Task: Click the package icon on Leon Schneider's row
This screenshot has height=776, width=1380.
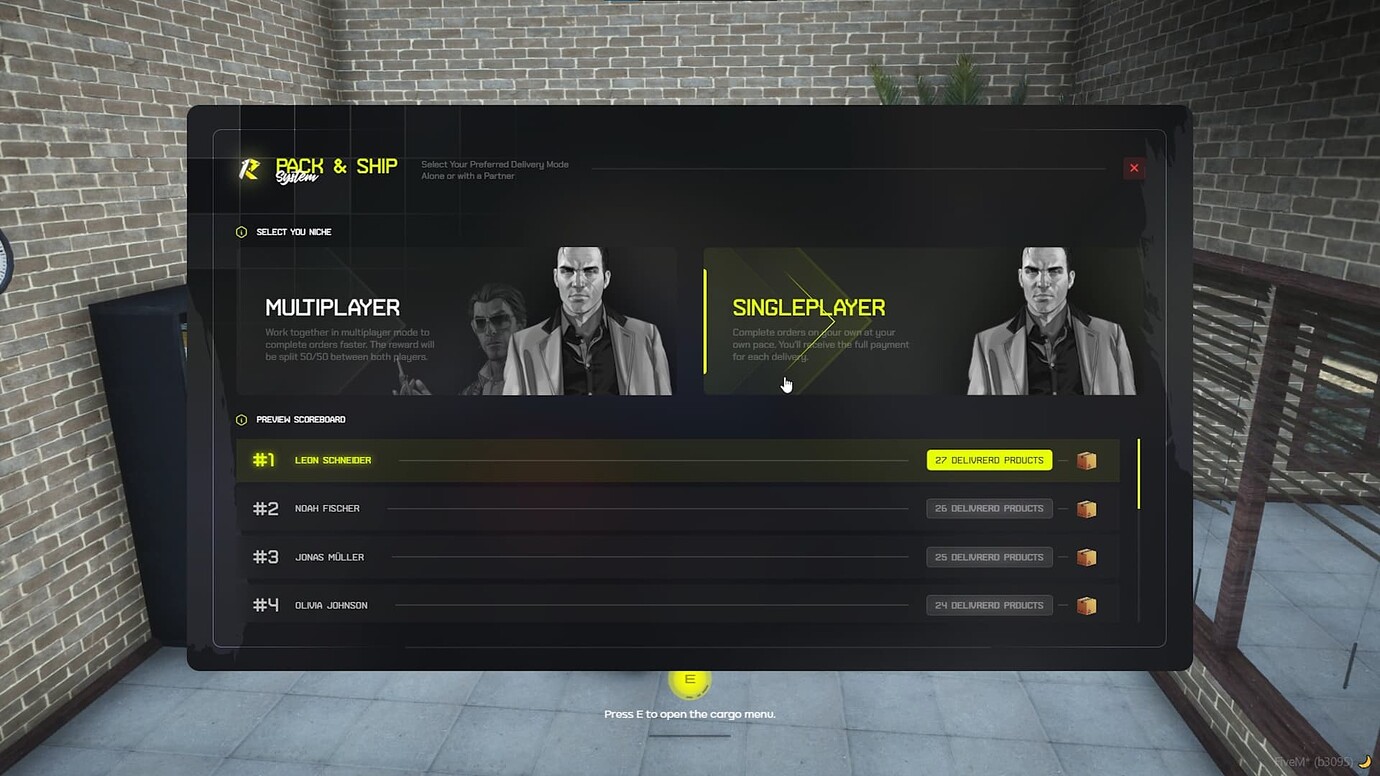Action: [x=1087, y=460]
